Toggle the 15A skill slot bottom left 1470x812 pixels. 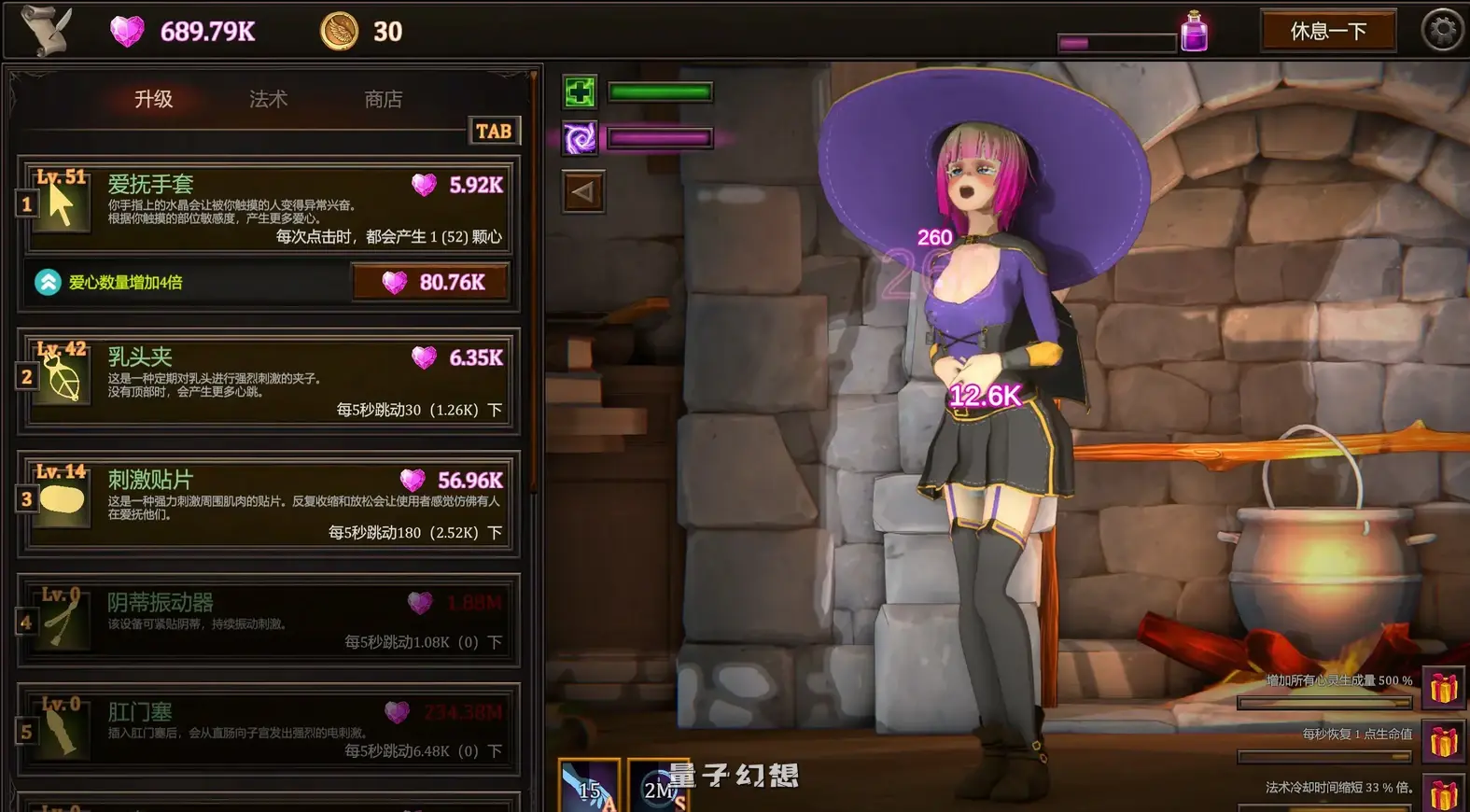click(590, 785)
